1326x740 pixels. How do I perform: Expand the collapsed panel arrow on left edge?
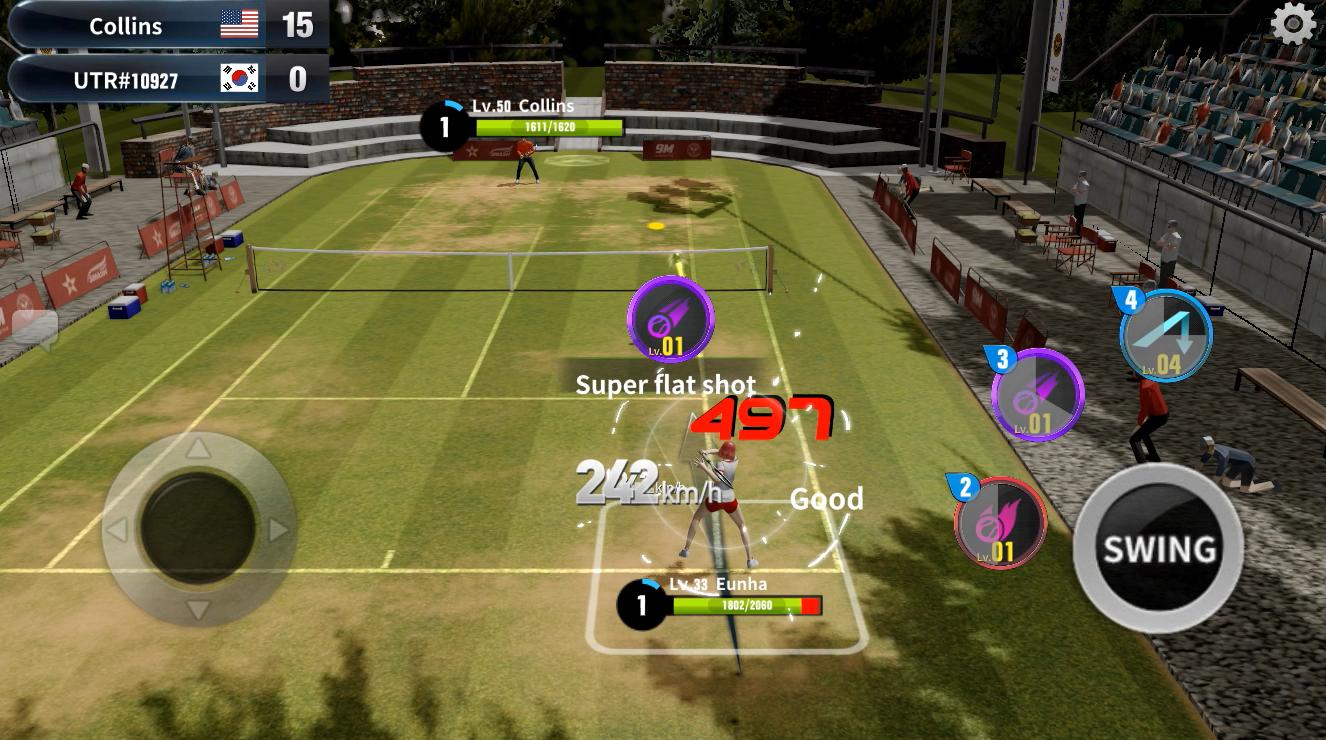click(x=35, y=327)
